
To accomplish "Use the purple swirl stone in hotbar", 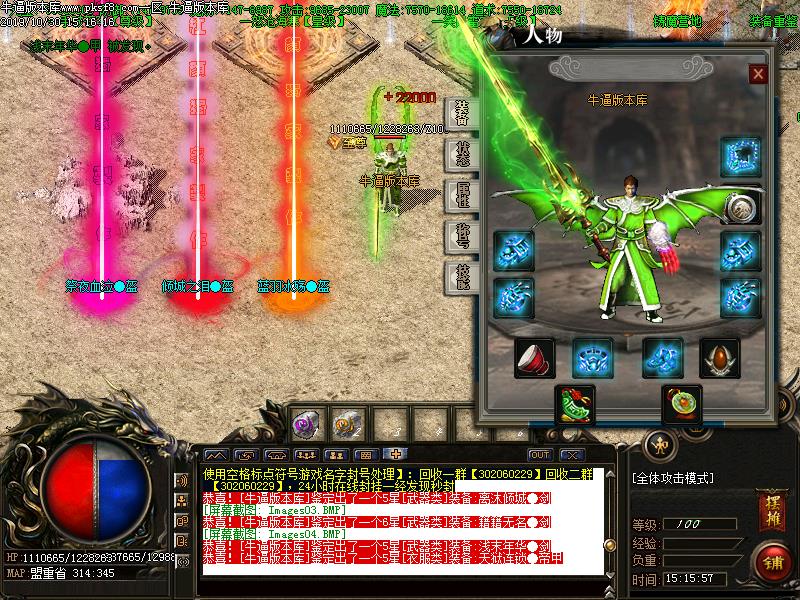I will (305, 425).
